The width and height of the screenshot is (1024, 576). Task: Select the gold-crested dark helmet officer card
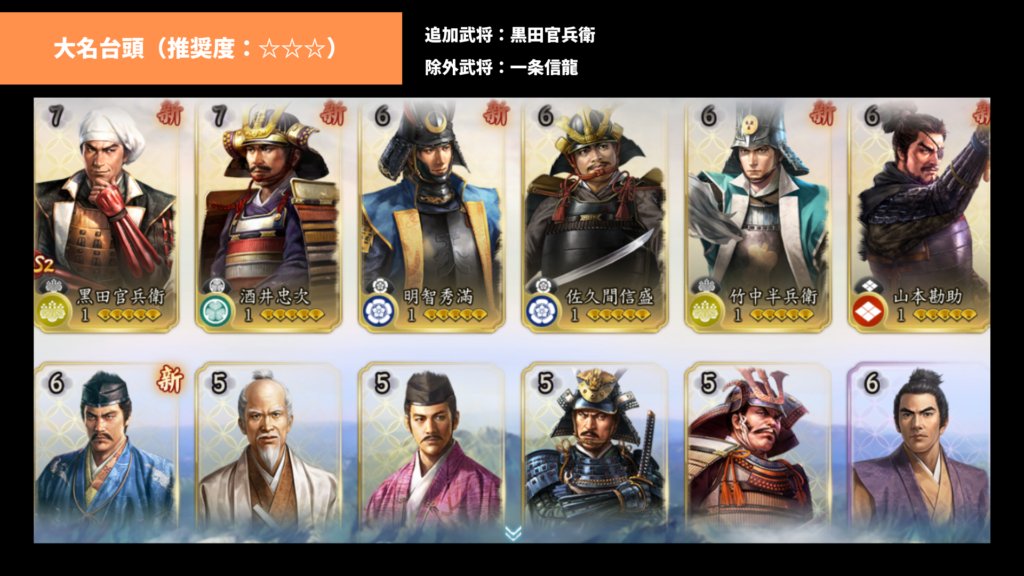597,445
